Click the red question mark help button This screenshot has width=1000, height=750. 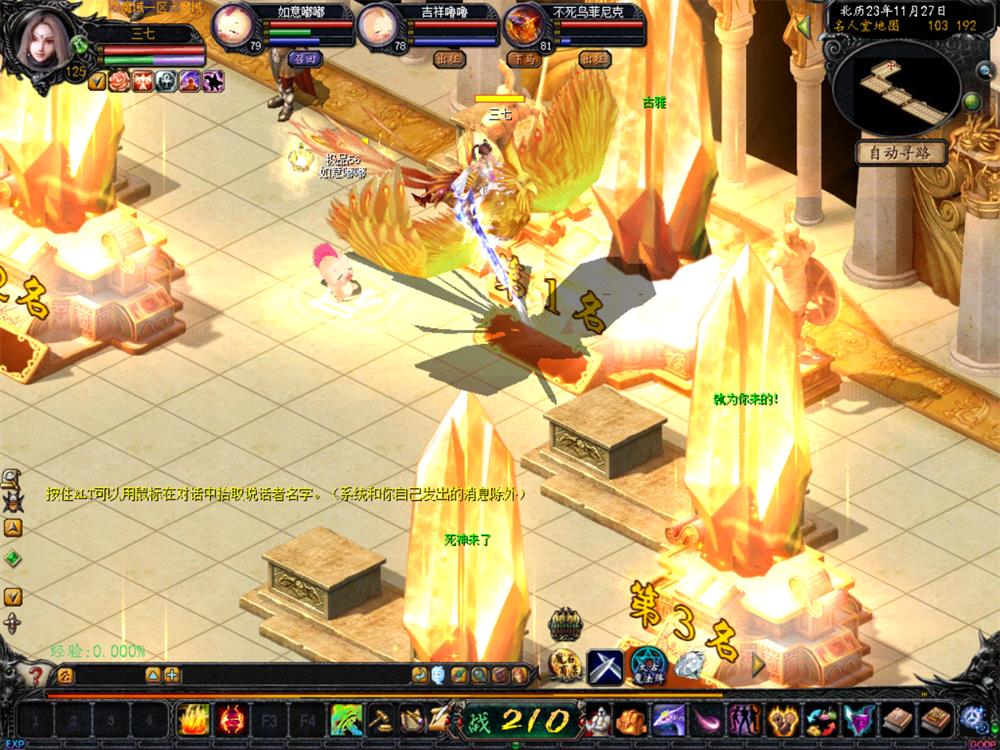[x=37, y=676]
